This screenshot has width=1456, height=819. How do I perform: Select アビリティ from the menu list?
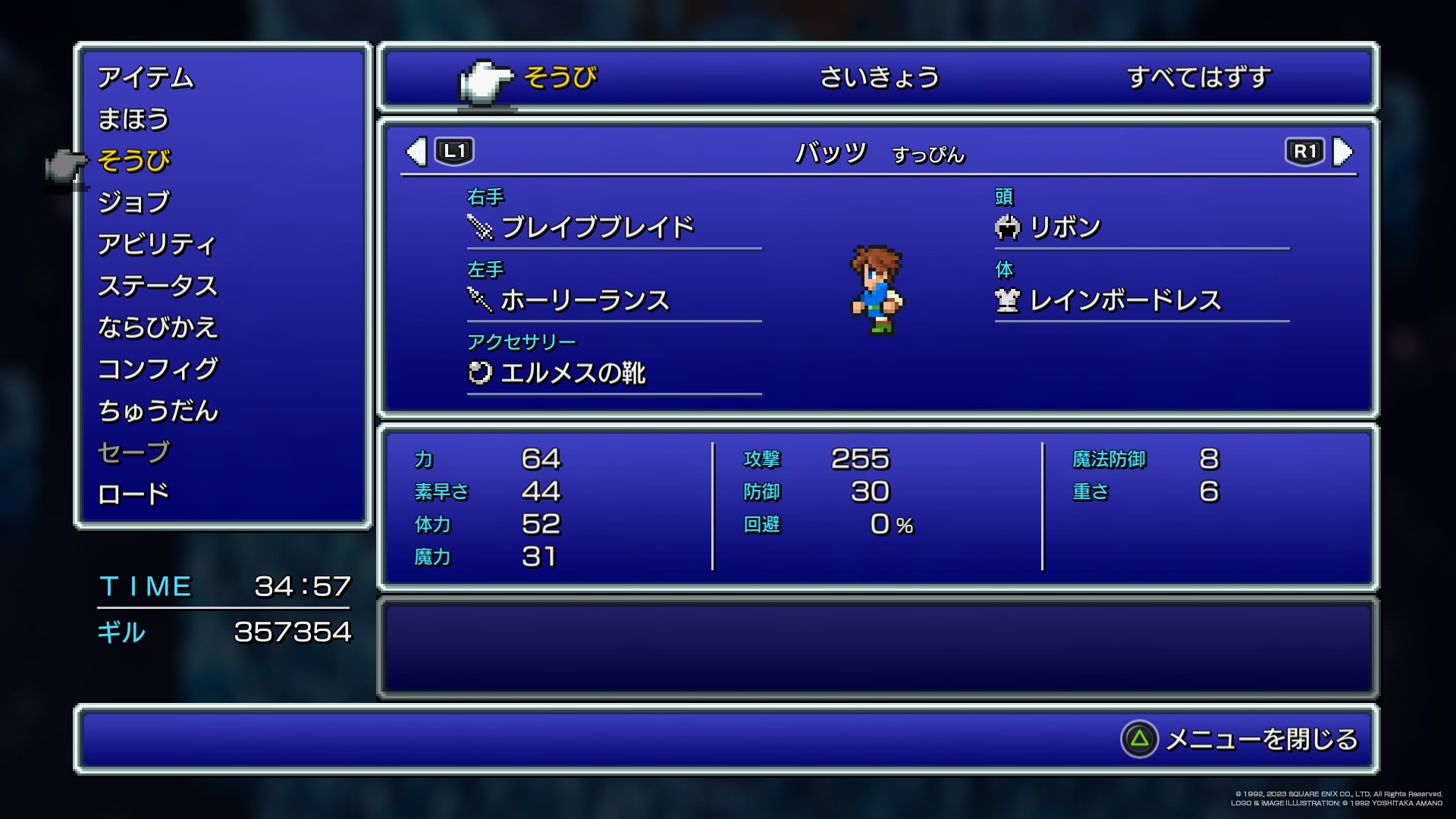(157, 244)
